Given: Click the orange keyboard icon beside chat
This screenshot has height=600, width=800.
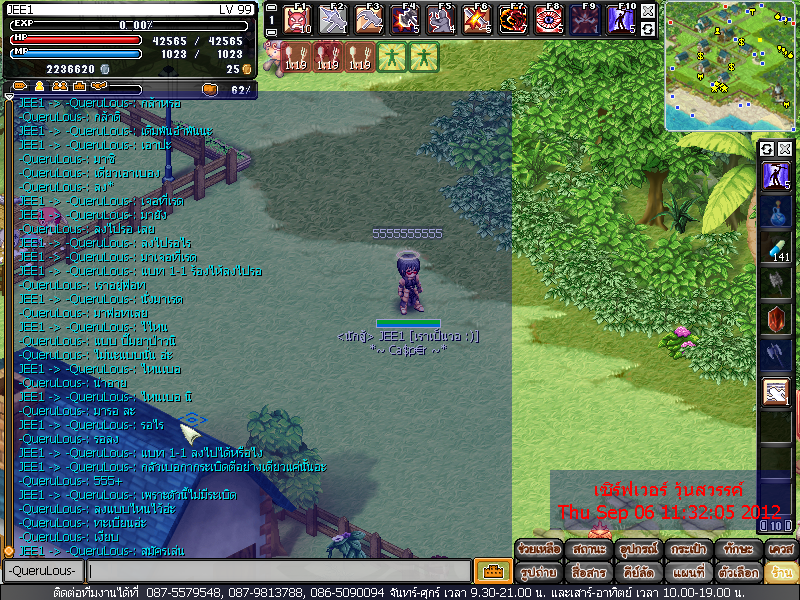Looking at the screenshot, I should pos(491,572).
